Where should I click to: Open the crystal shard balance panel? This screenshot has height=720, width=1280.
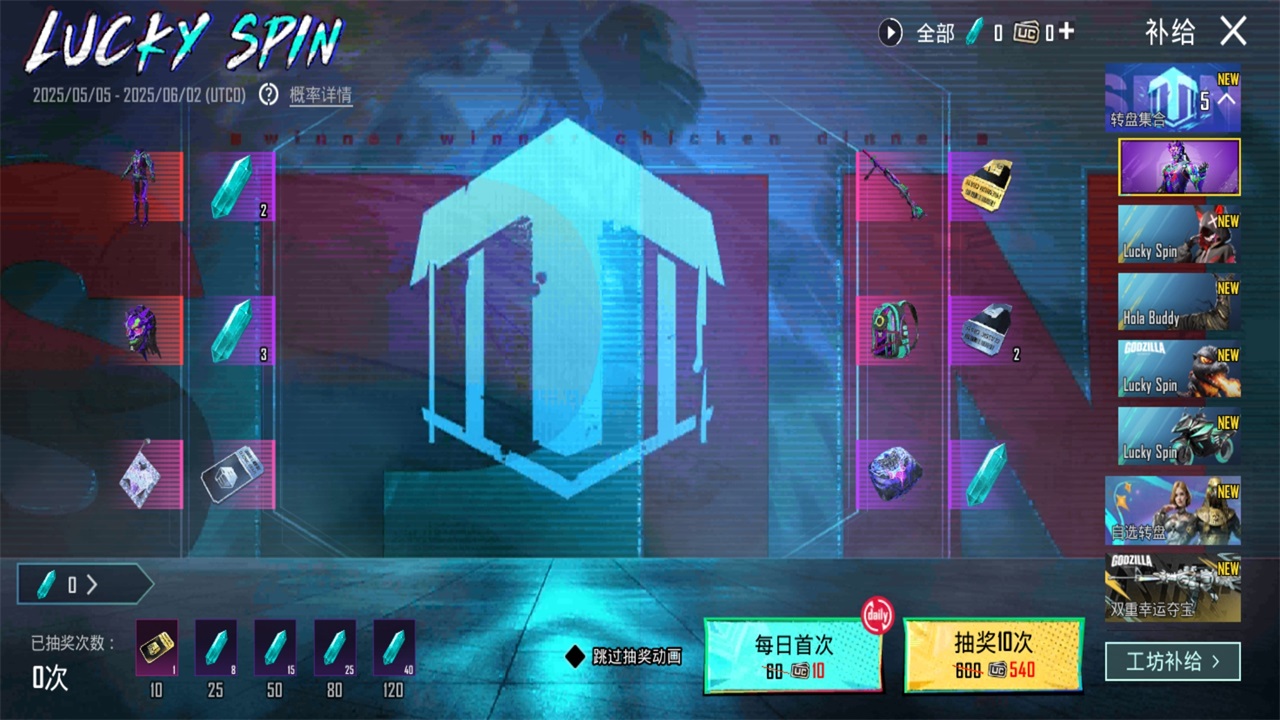pos(84,584)
